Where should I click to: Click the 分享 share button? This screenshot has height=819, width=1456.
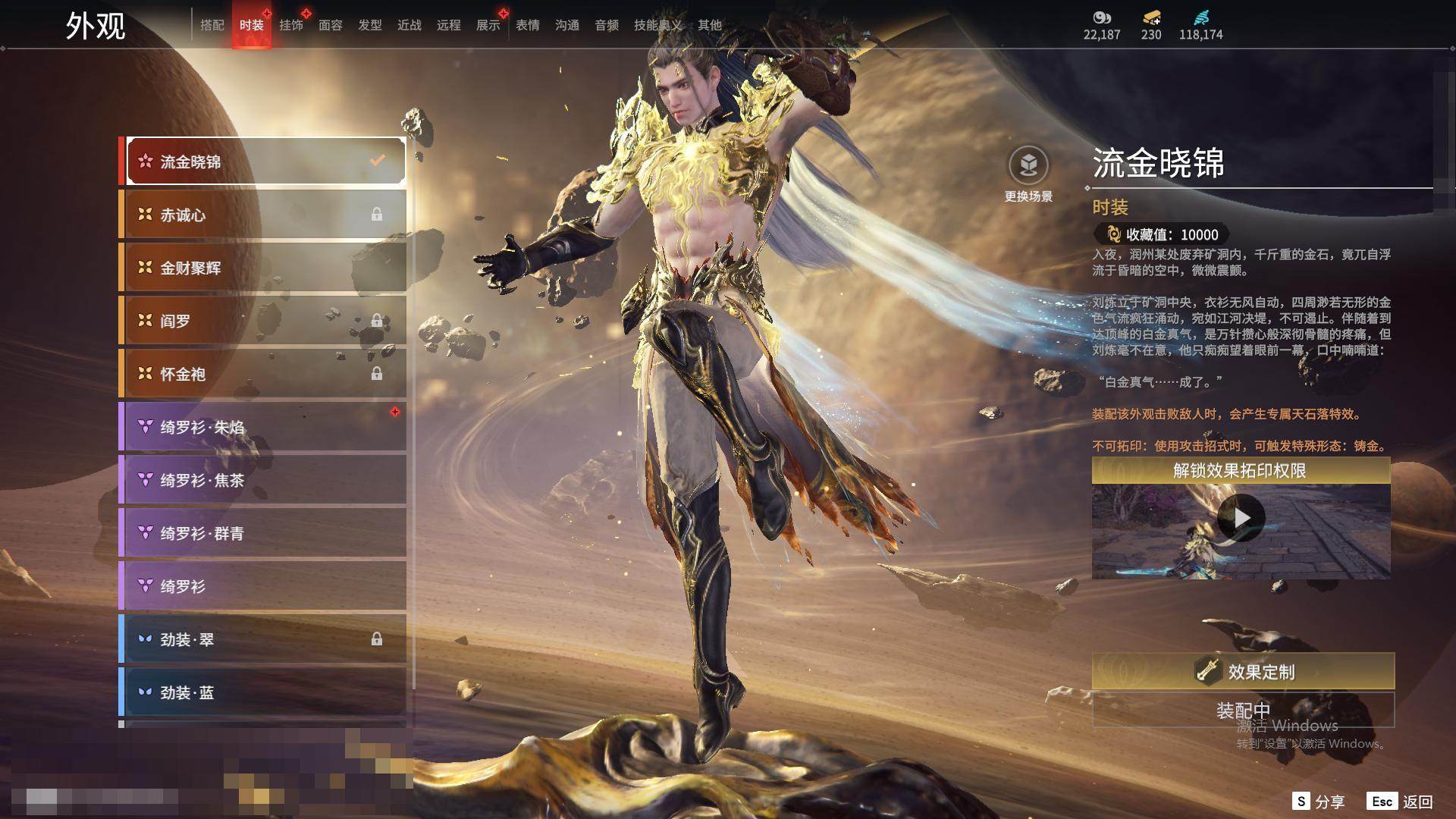(1319, 802)
